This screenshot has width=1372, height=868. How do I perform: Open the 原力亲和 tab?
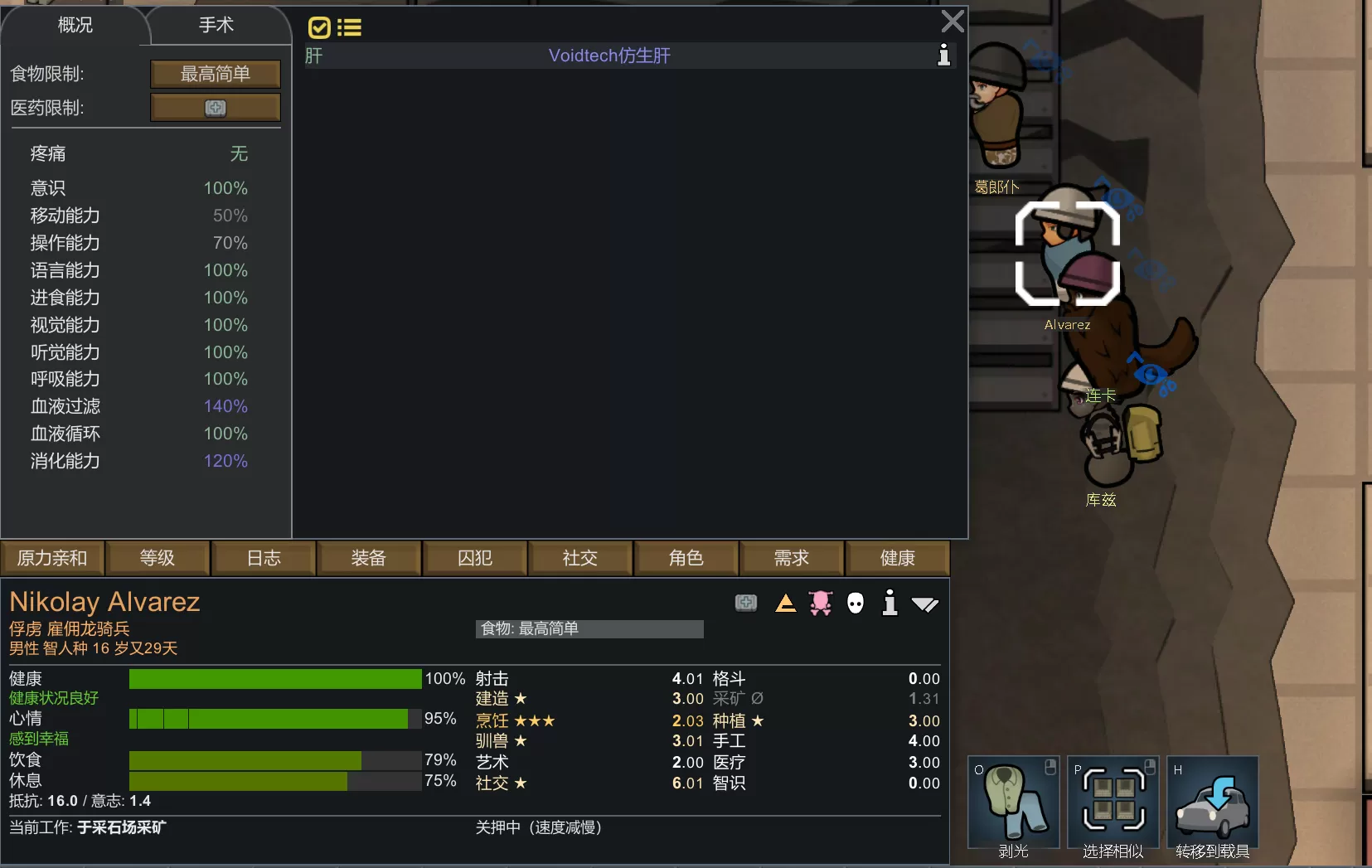[52, 558]
